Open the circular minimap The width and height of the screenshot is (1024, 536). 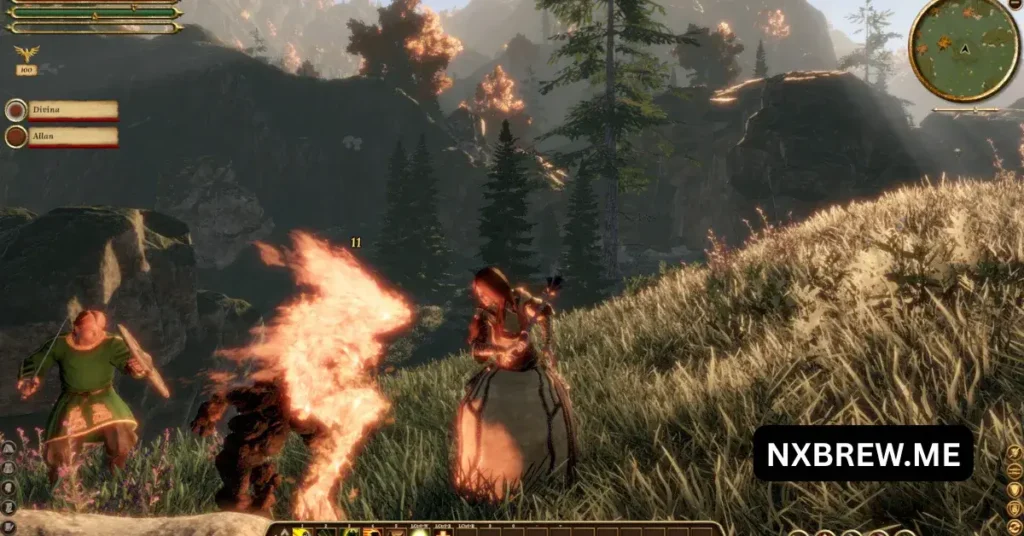[963, 48]
